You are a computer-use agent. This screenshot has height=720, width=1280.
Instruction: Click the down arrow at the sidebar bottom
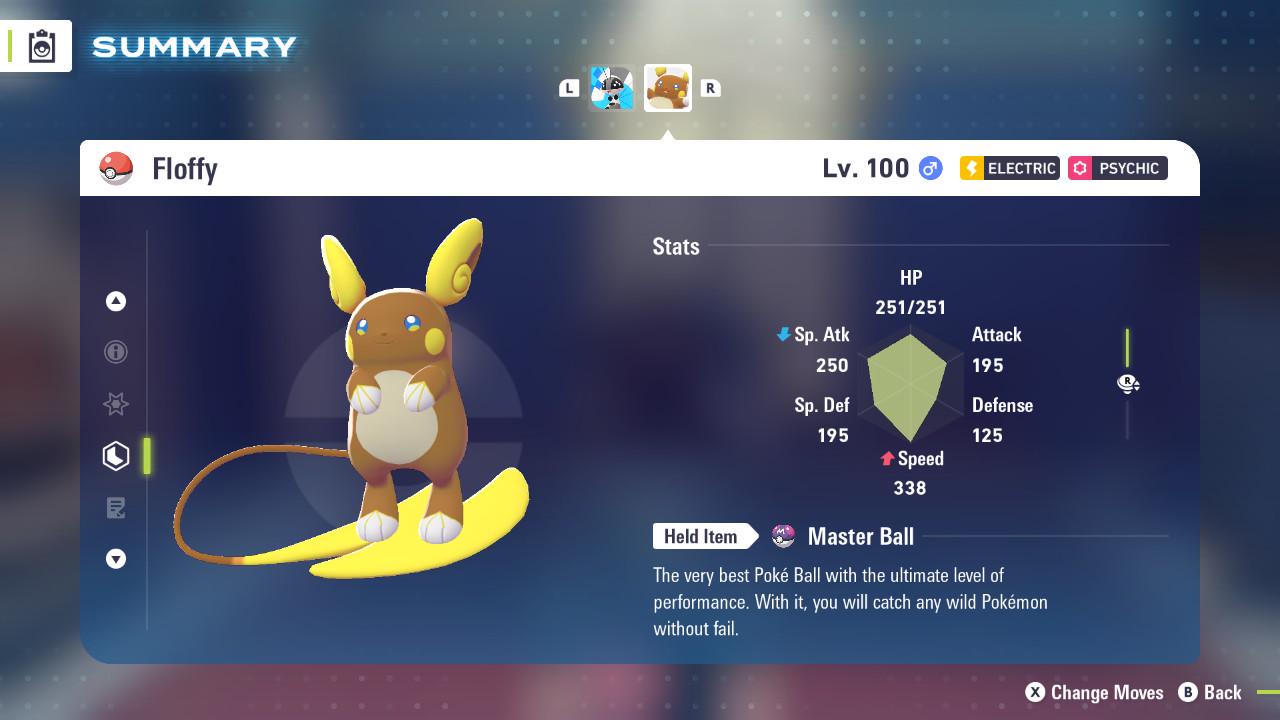coord(116,560)
